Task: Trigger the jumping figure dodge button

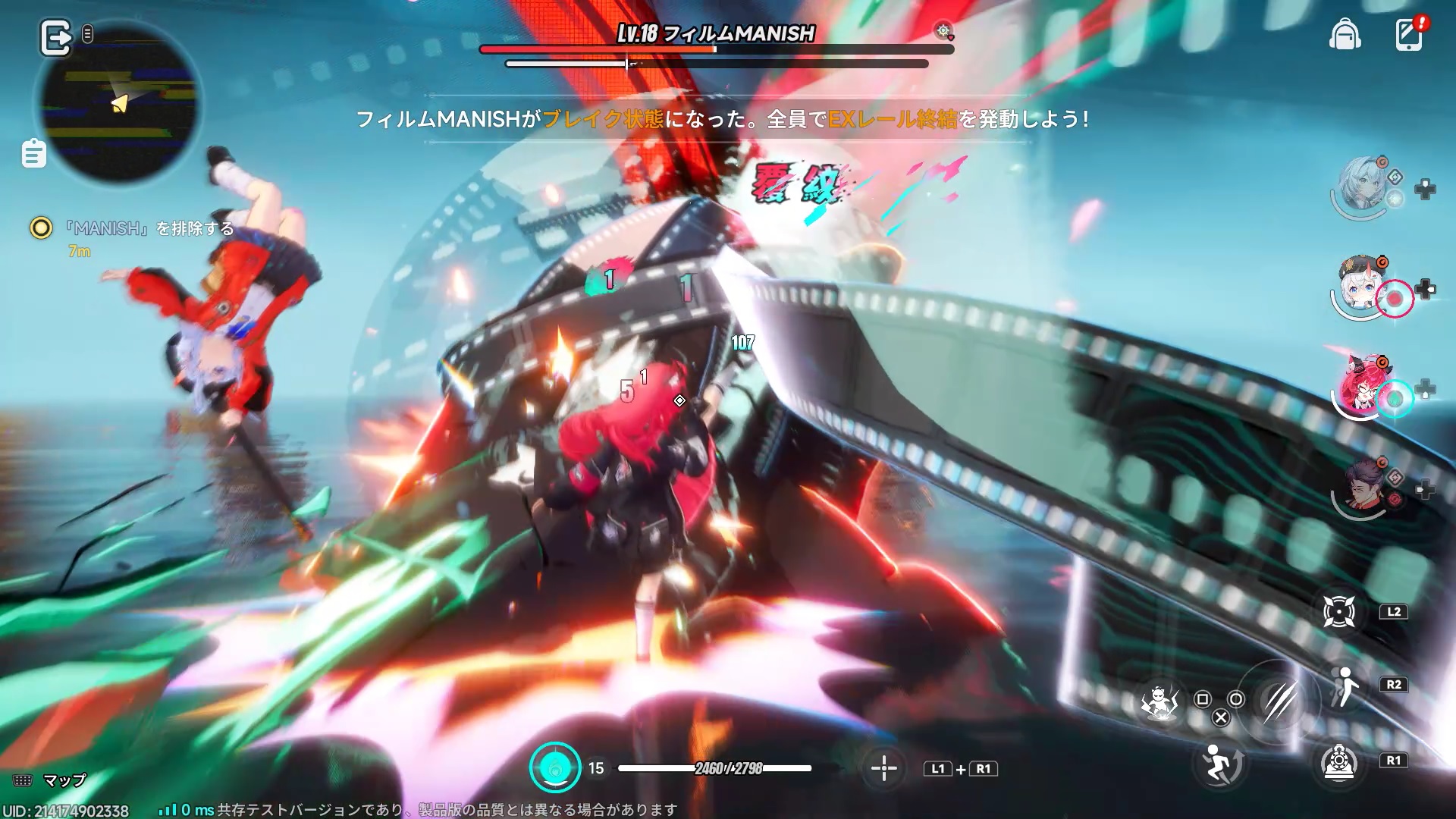Action: tap(1219, 763)
